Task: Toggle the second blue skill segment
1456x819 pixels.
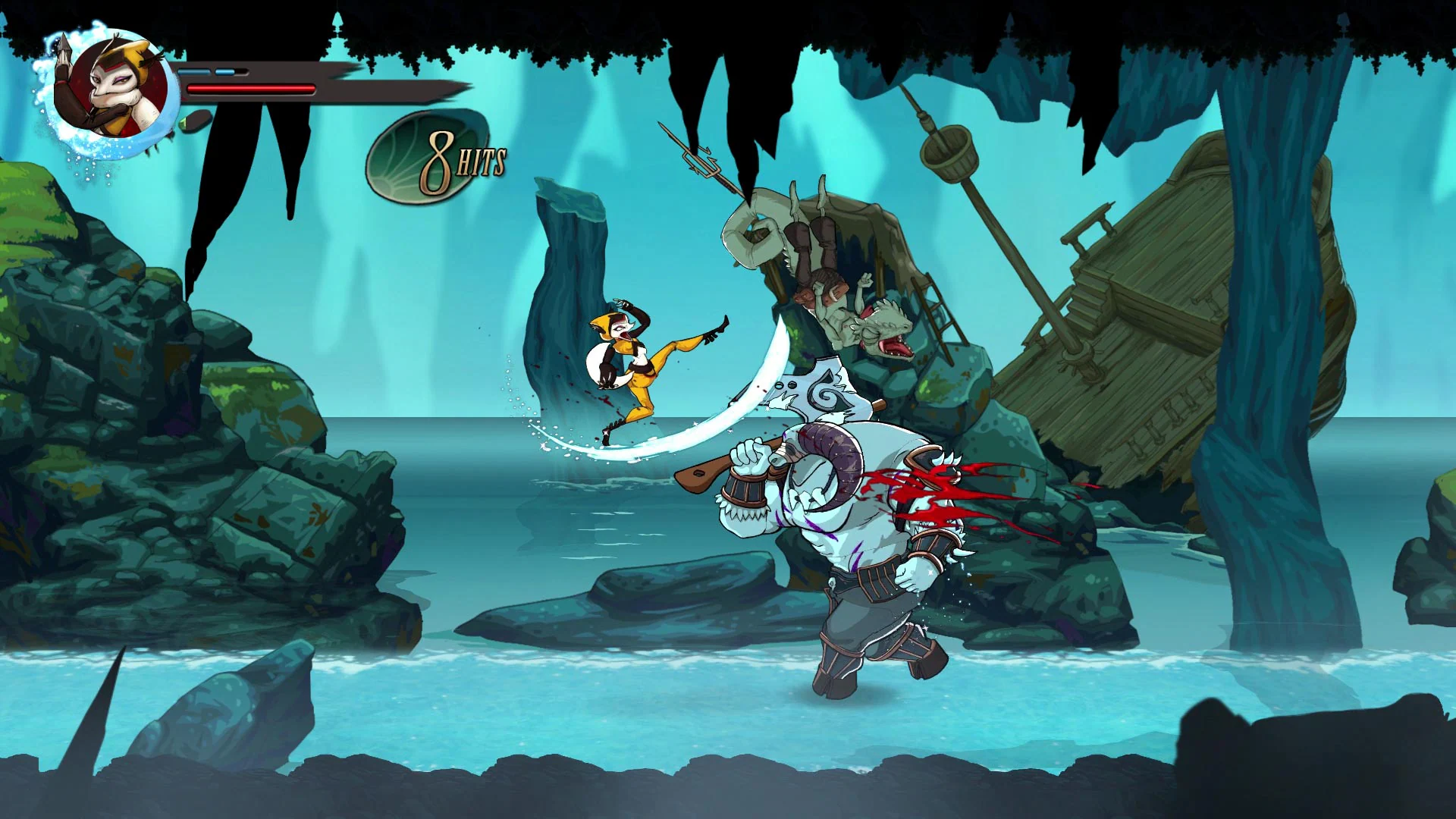Action: (x=224, y=70)
